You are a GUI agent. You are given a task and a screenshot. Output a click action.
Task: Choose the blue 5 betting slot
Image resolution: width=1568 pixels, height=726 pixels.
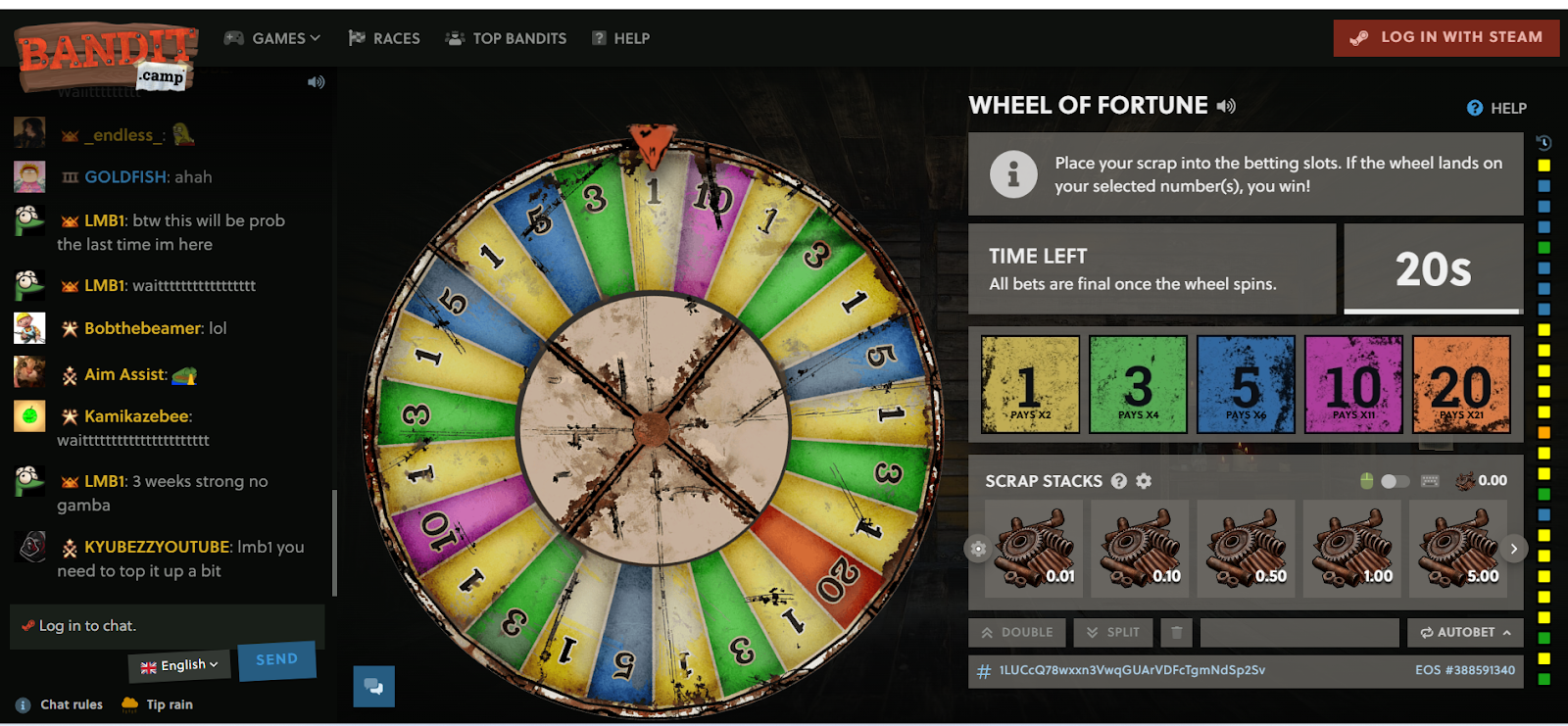coord(1246,384)
